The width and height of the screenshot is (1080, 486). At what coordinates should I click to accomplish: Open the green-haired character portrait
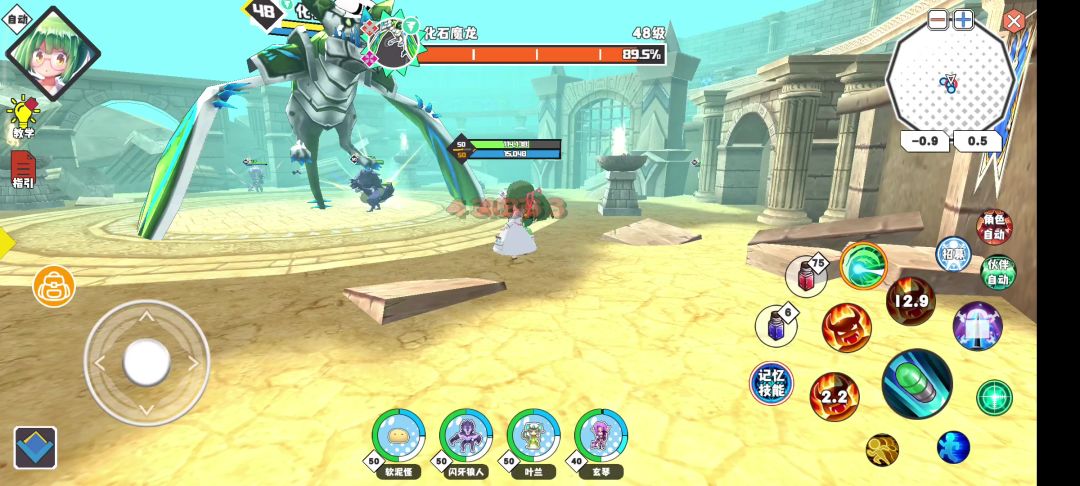(52, 54)
